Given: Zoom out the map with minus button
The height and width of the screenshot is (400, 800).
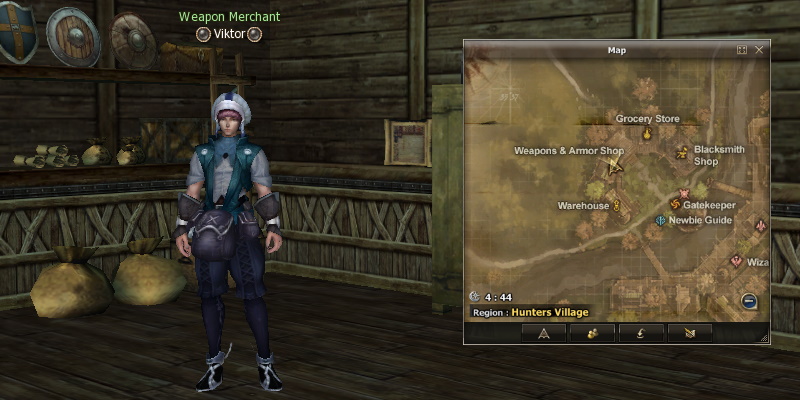Looking at the screenshot, I should coord(749,301).
